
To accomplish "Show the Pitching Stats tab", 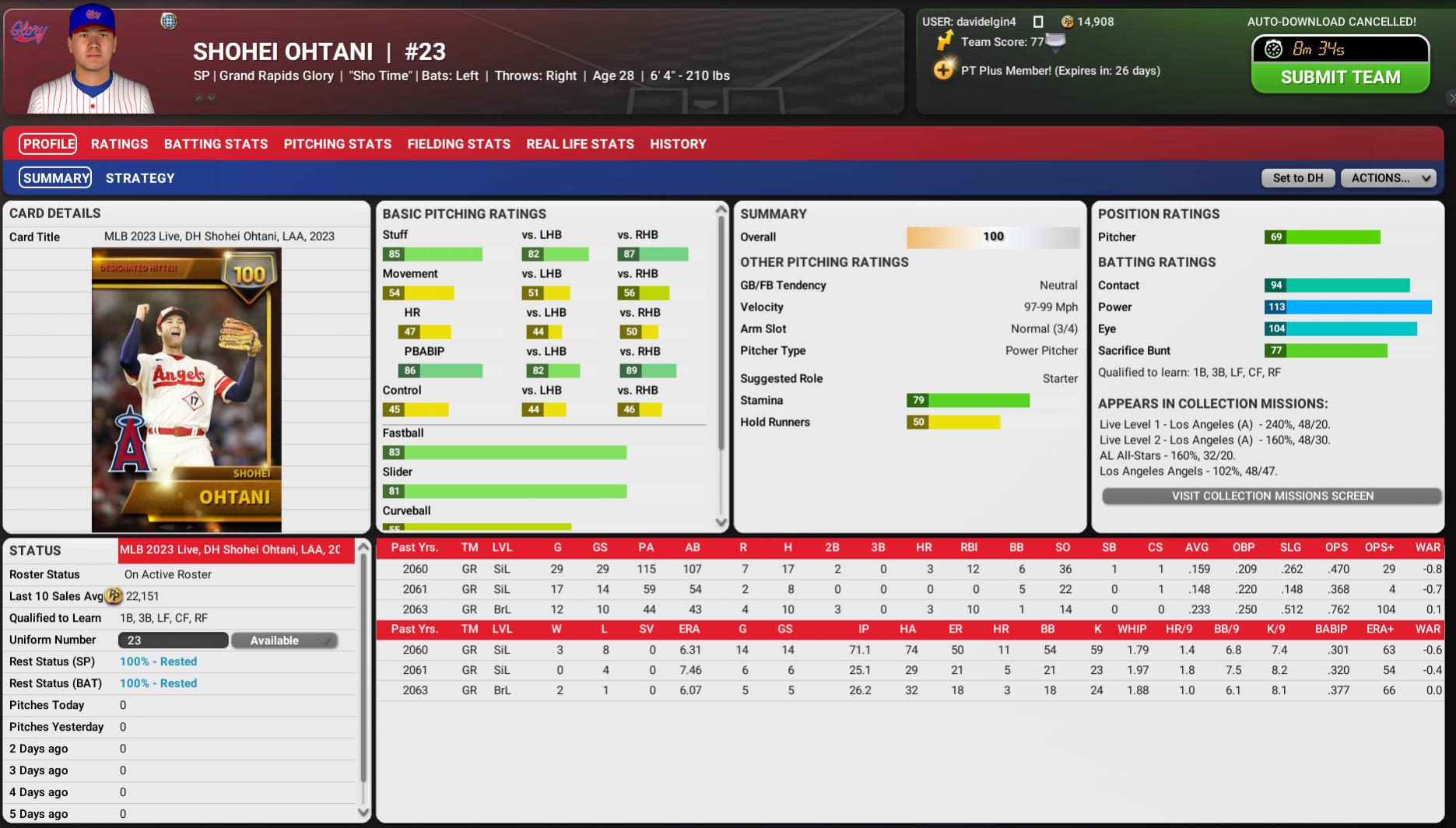I will tap(338, 144).
